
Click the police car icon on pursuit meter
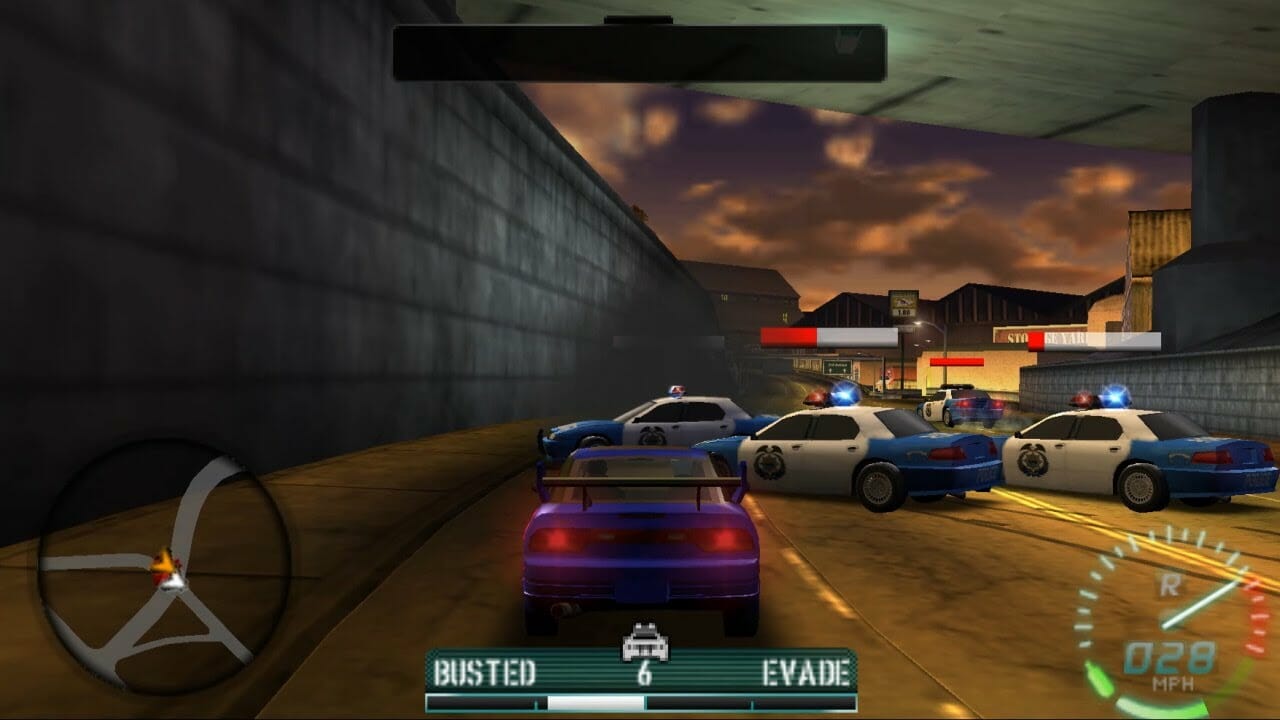[x=644, y=642]
